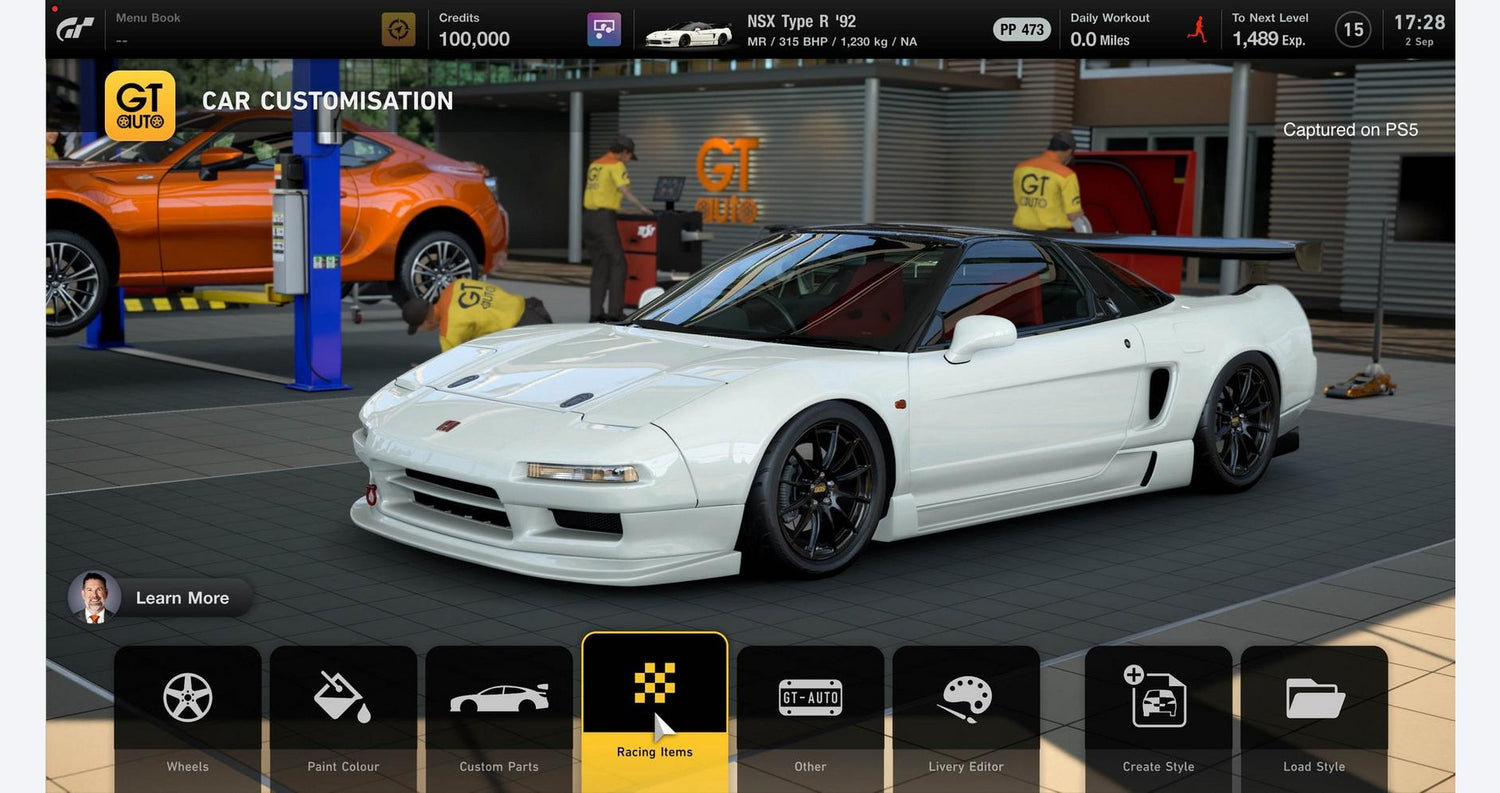The height and width of the screenshot is (793, 1500).
Task: Open the garage icon beside NSX thumbnail
Action: point(604,29)
